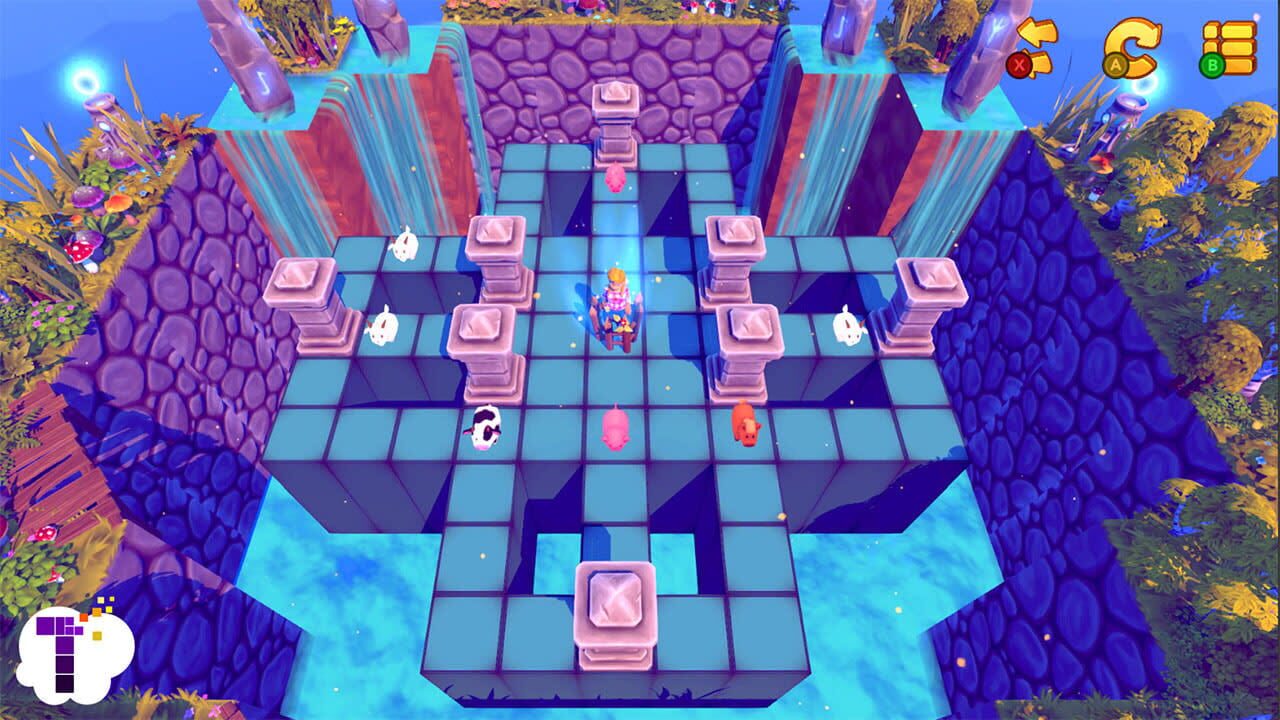Viewport: 1280px width, 720px height.
Task: Select the white rabbit on the right platform
Action: (848, 325)
